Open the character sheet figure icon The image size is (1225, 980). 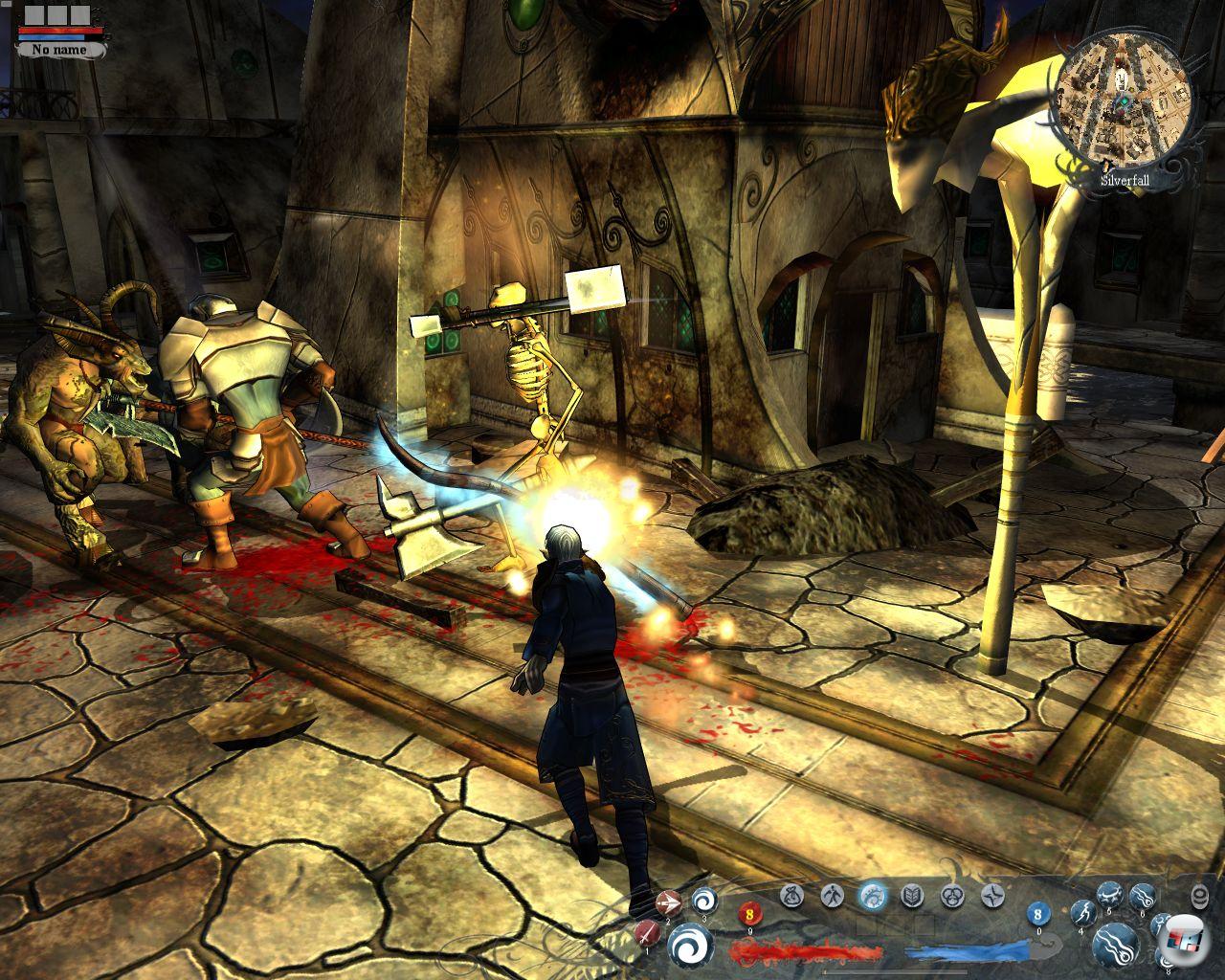click(x=832, y=896)
